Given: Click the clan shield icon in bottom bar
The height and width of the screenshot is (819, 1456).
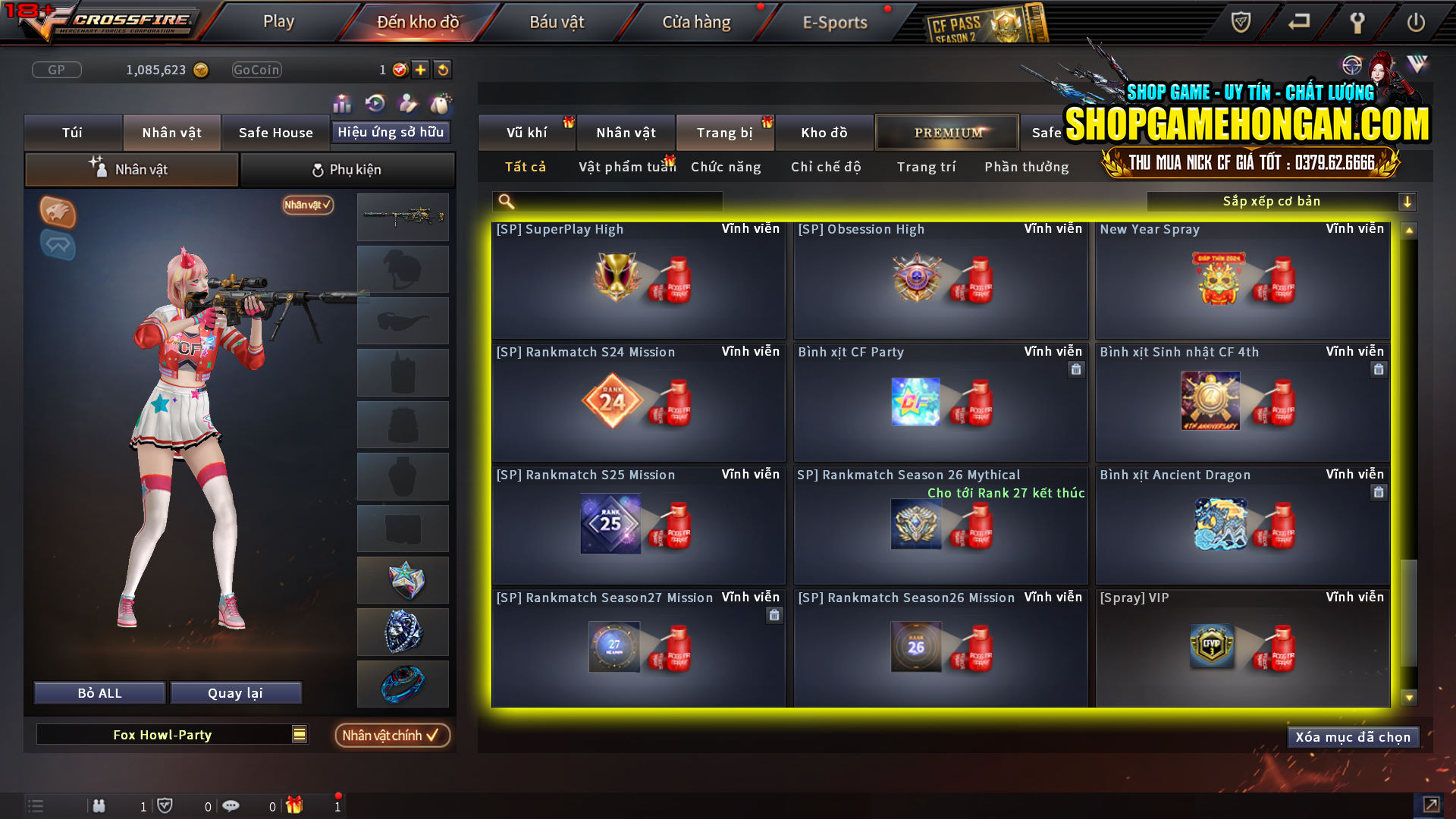Looking at the screenshot, I should pyautogui.click(x=165, y=805).
